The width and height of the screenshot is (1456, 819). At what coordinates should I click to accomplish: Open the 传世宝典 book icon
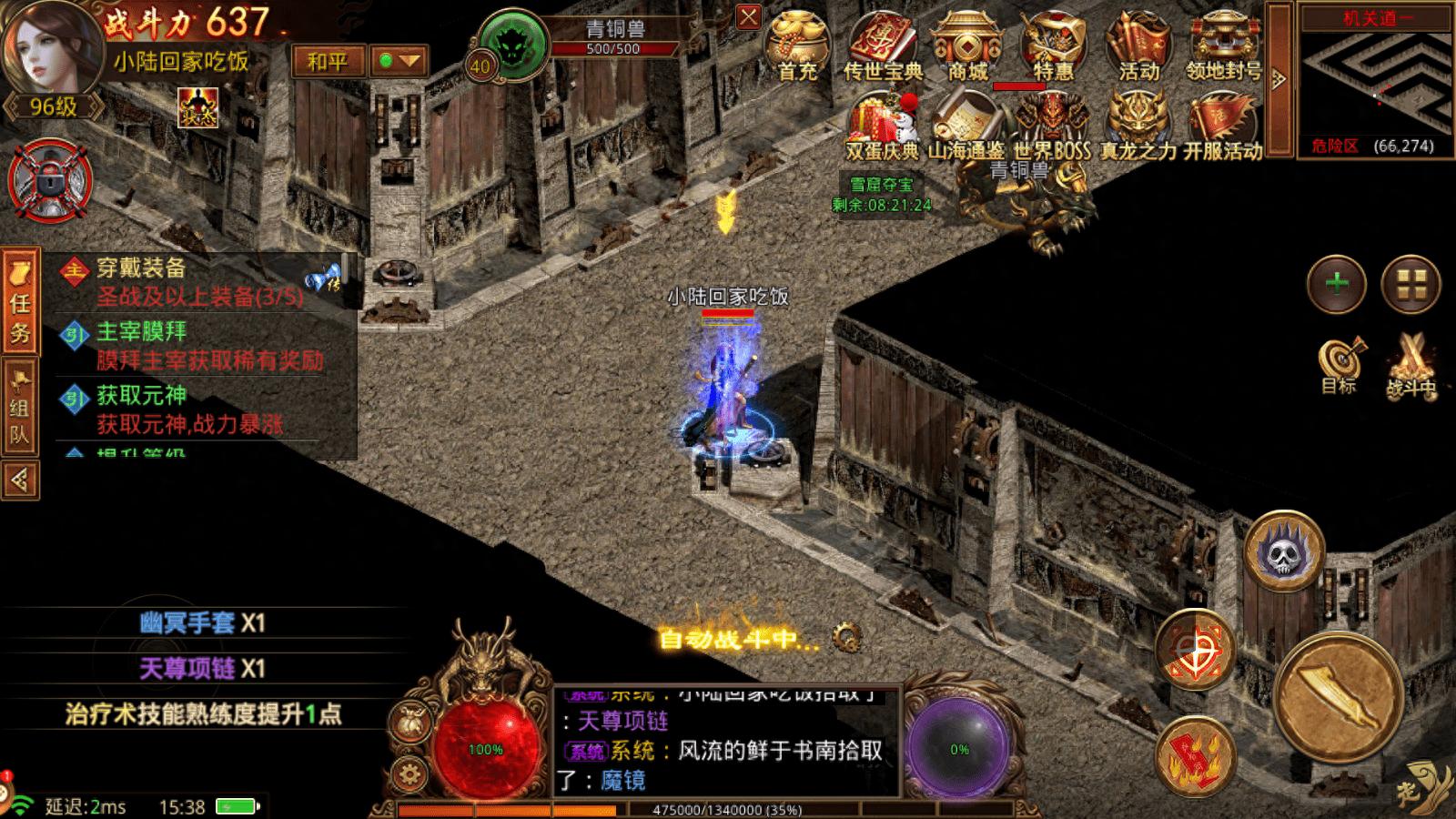883,45
